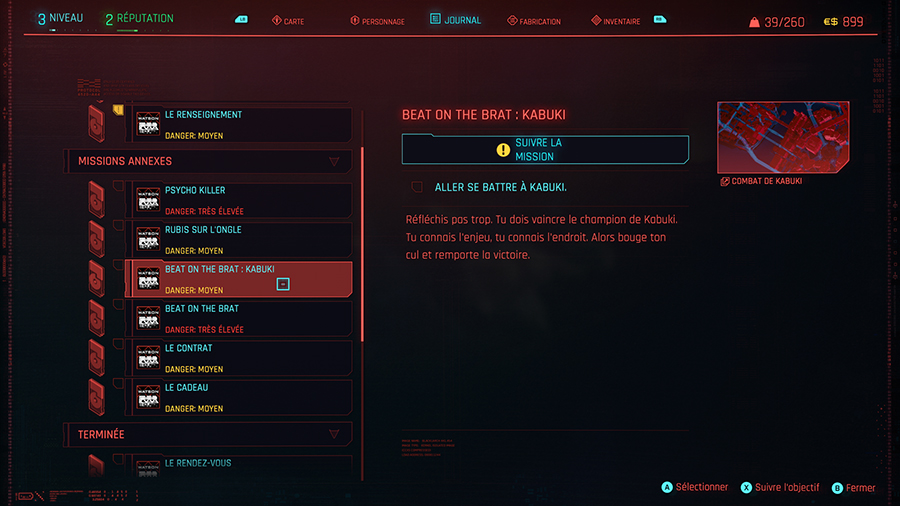Click the Suivre la mission button
900x506 pixels.
[x=545, y=150]
